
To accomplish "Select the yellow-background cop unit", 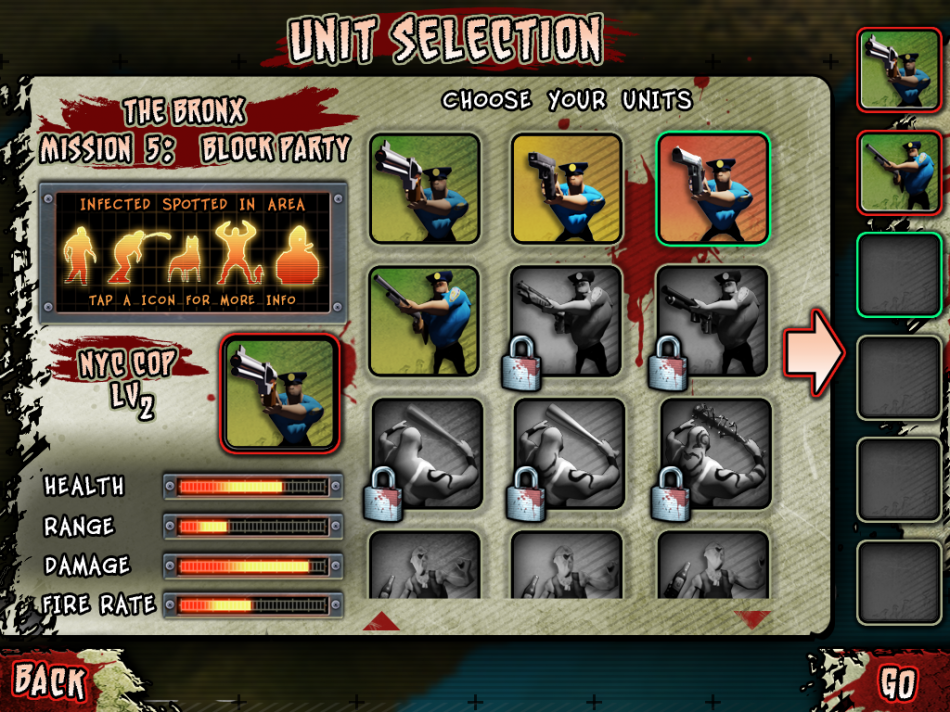I will click(x=567, y=189).
